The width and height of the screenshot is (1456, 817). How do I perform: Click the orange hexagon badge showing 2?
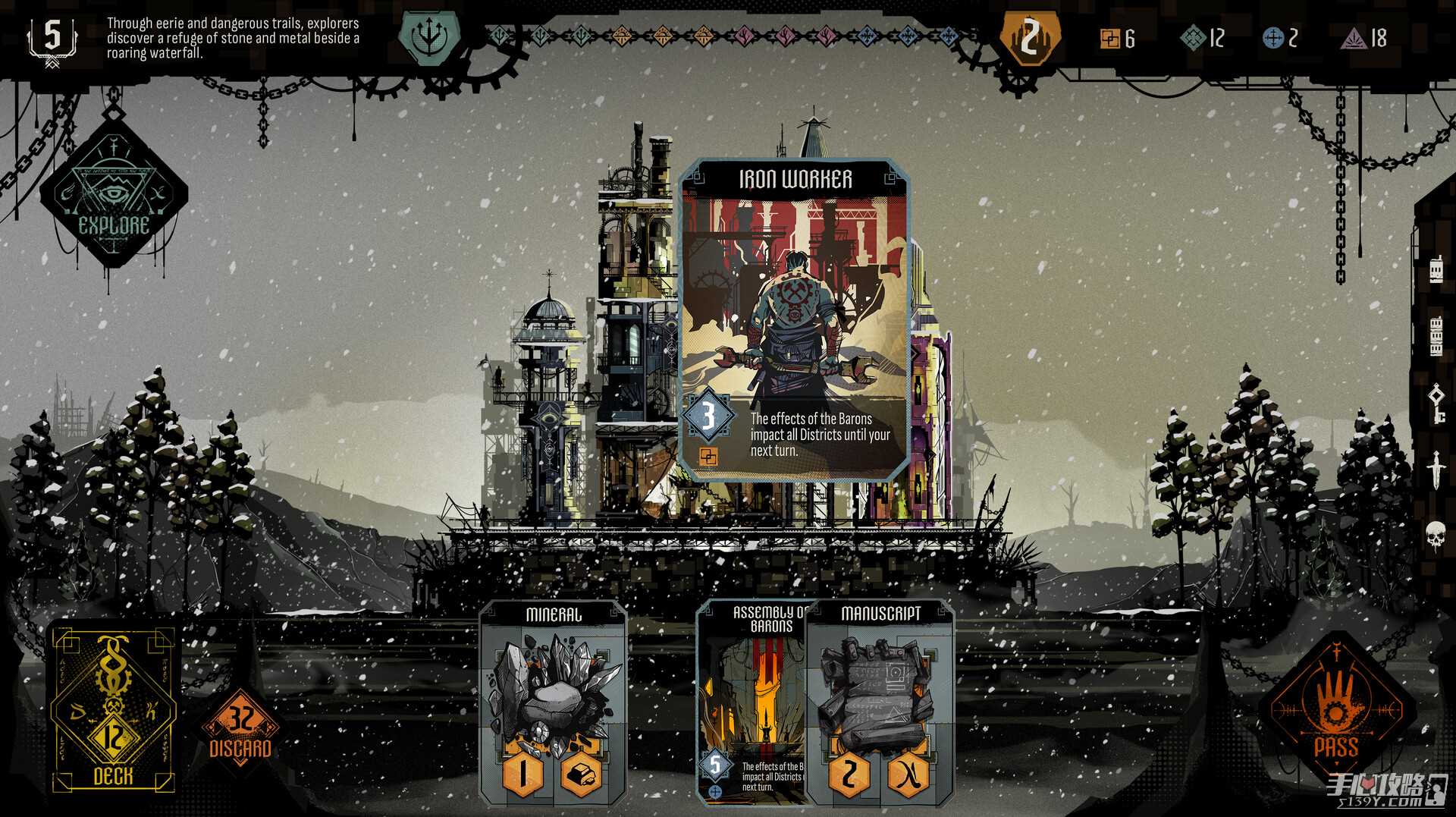pos(1029,38)
